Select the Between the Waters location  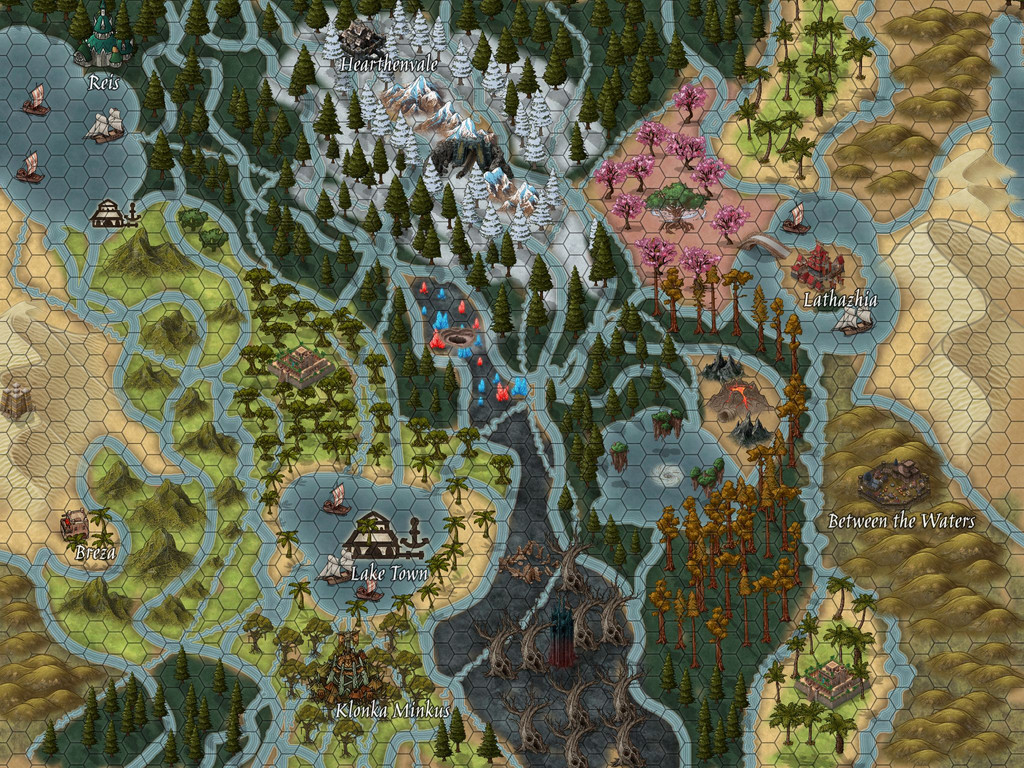click(x=893, y=484)
